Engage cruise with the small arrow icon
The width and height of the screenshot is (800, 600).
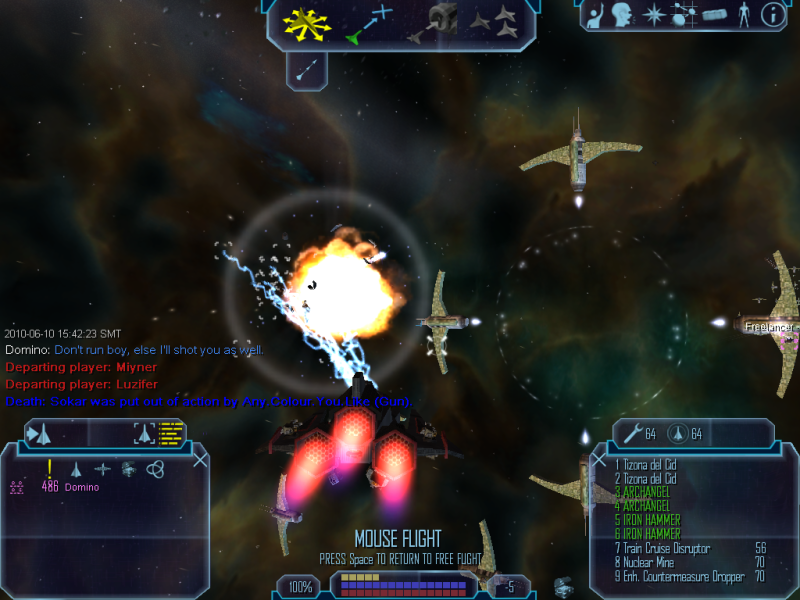(307, 68)
